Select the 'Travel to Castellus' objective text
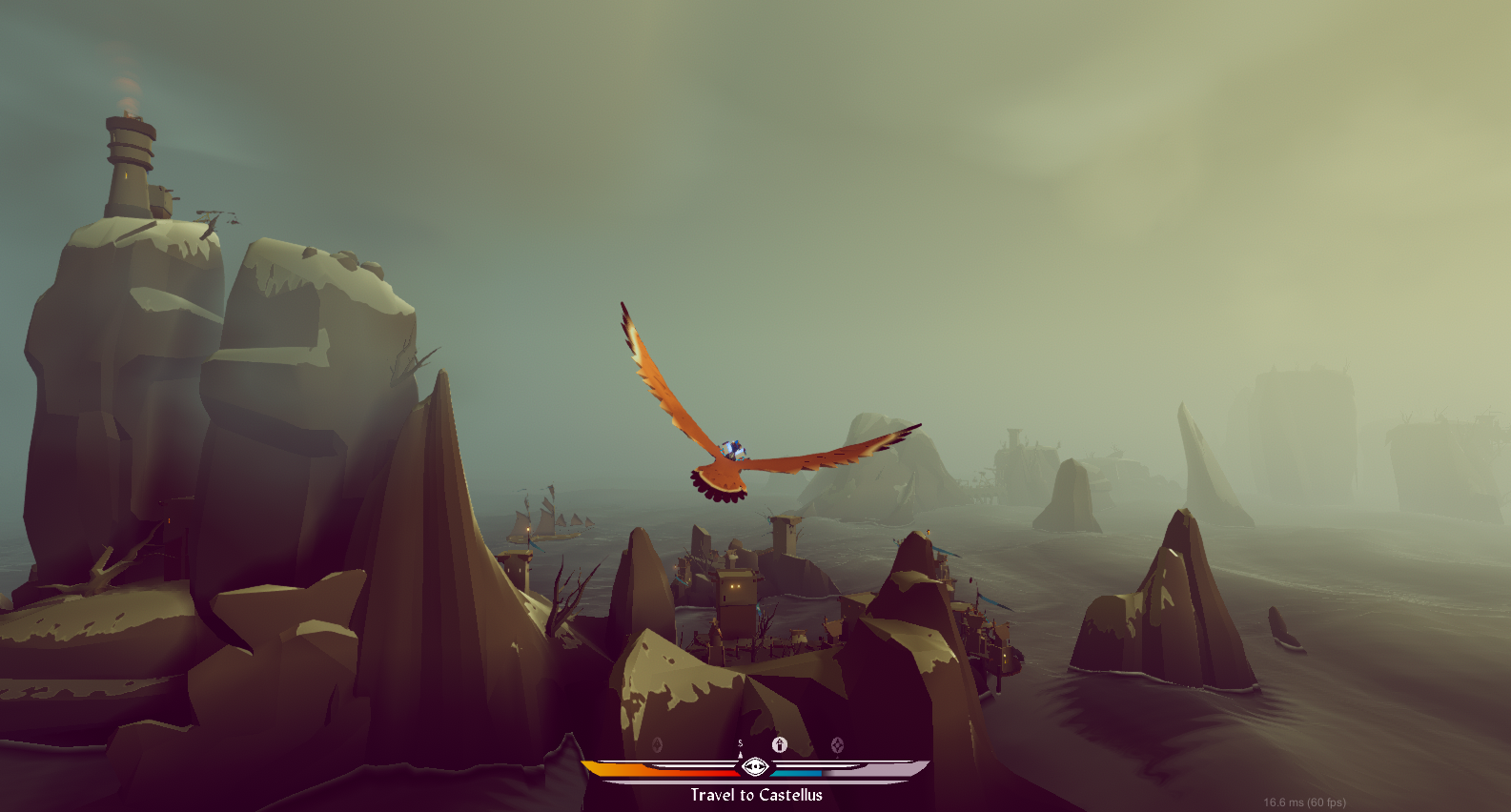 point(756,795)
